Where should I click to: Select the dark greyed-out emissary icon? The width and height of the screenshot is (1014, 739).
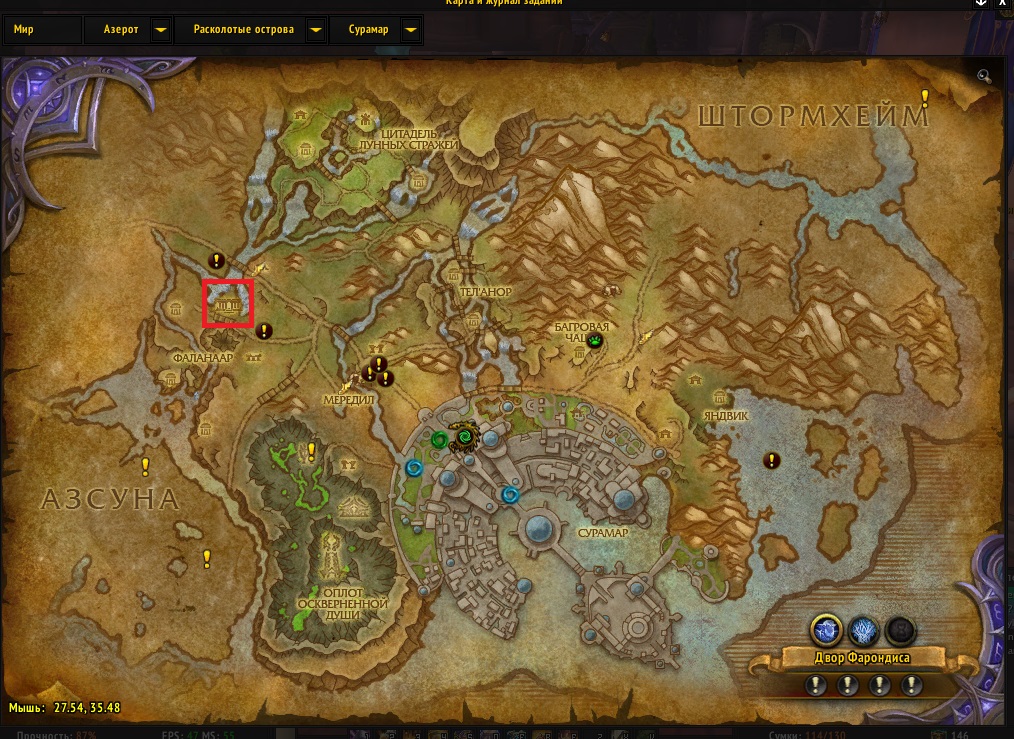(x=902, y=629)
